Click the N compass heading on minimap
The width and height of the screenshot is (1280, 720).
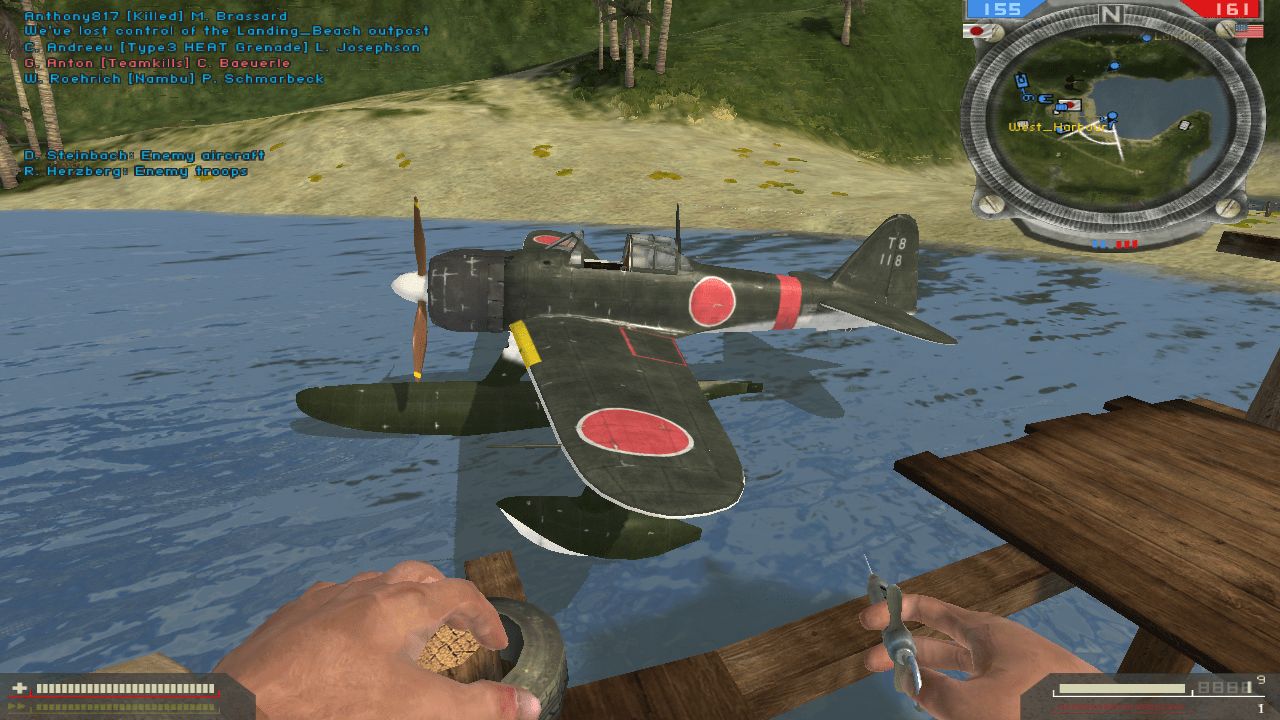(x=1110, y=14)
